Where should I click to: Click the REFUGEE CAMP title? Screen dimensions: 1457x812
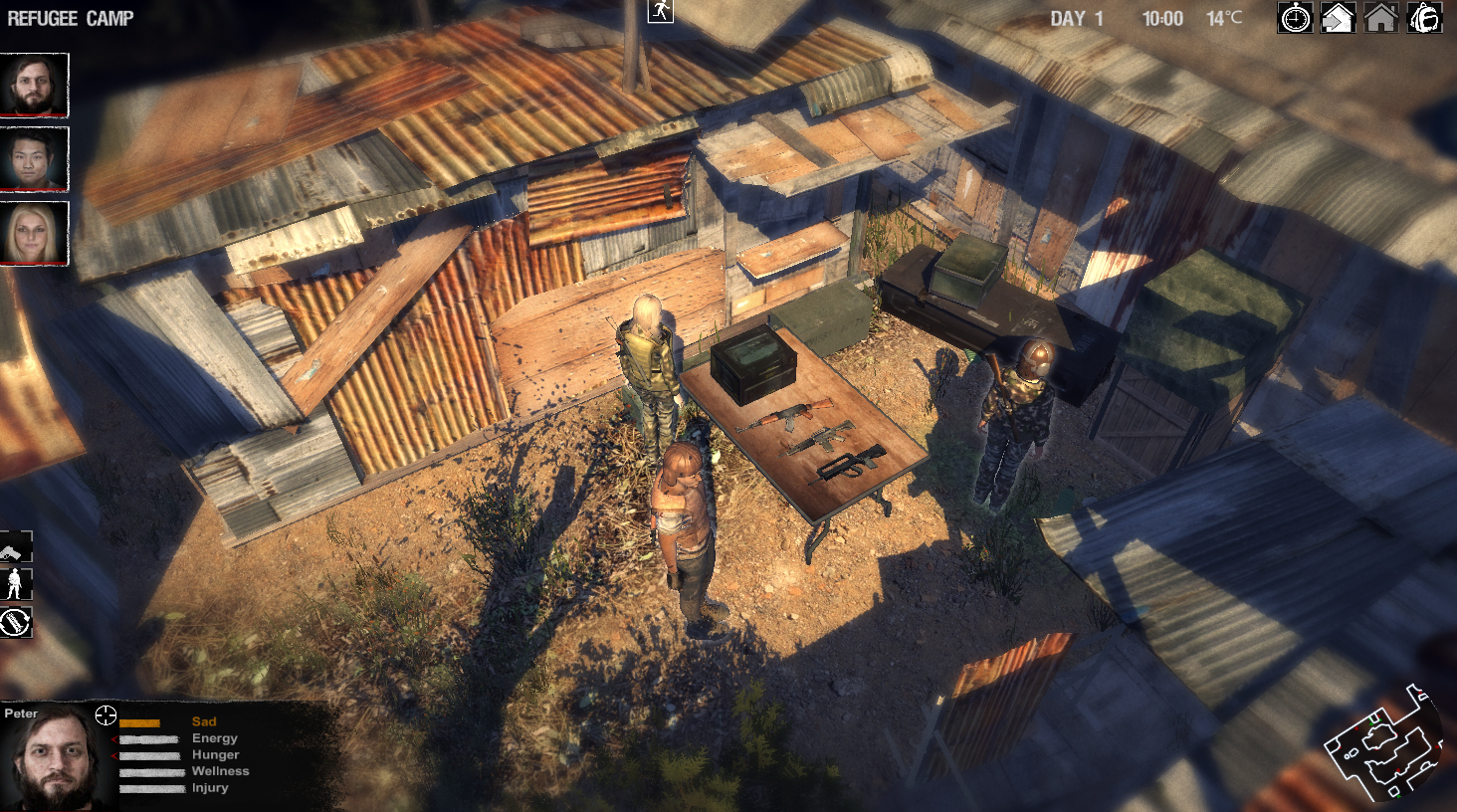[69, 17]
